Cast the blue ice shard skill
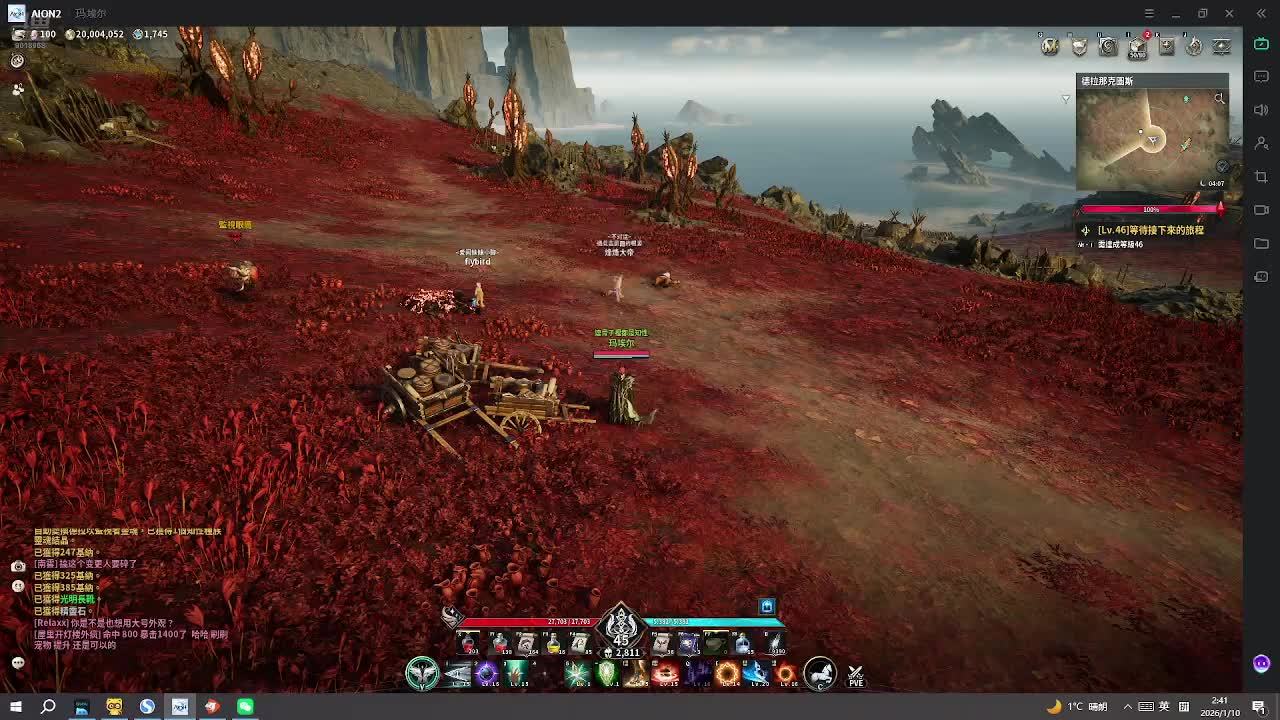The image size is (1280, 720). pos(756,674)
